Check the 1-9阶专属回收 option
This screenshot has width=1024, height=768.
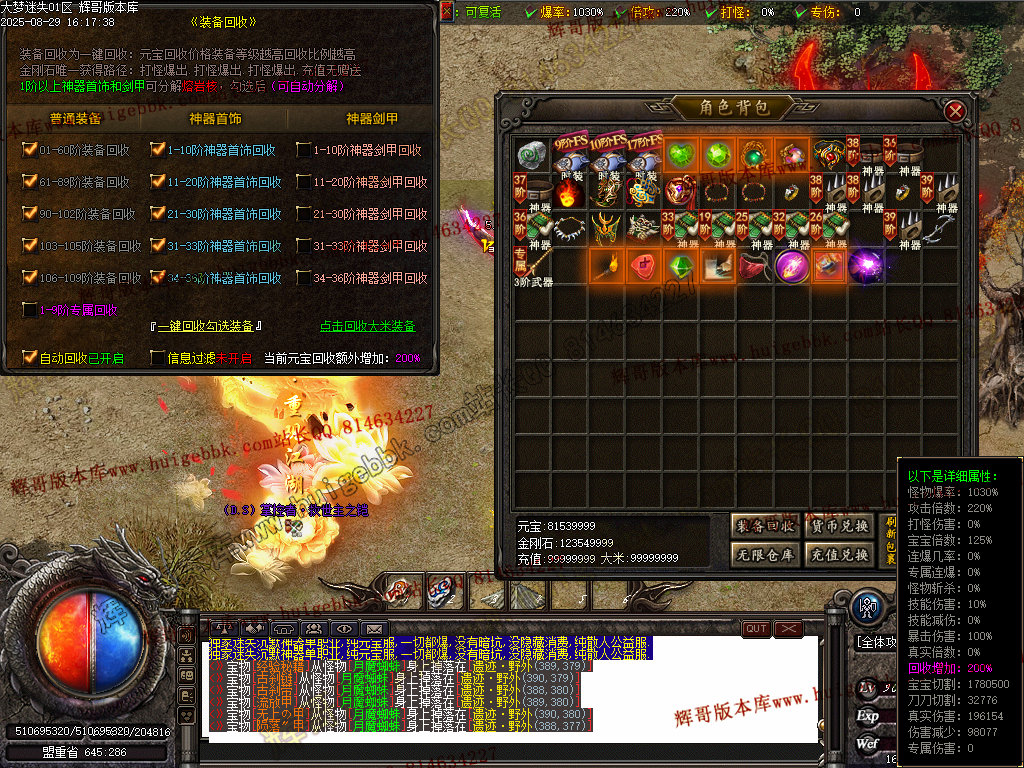click(x=29, y=310)
